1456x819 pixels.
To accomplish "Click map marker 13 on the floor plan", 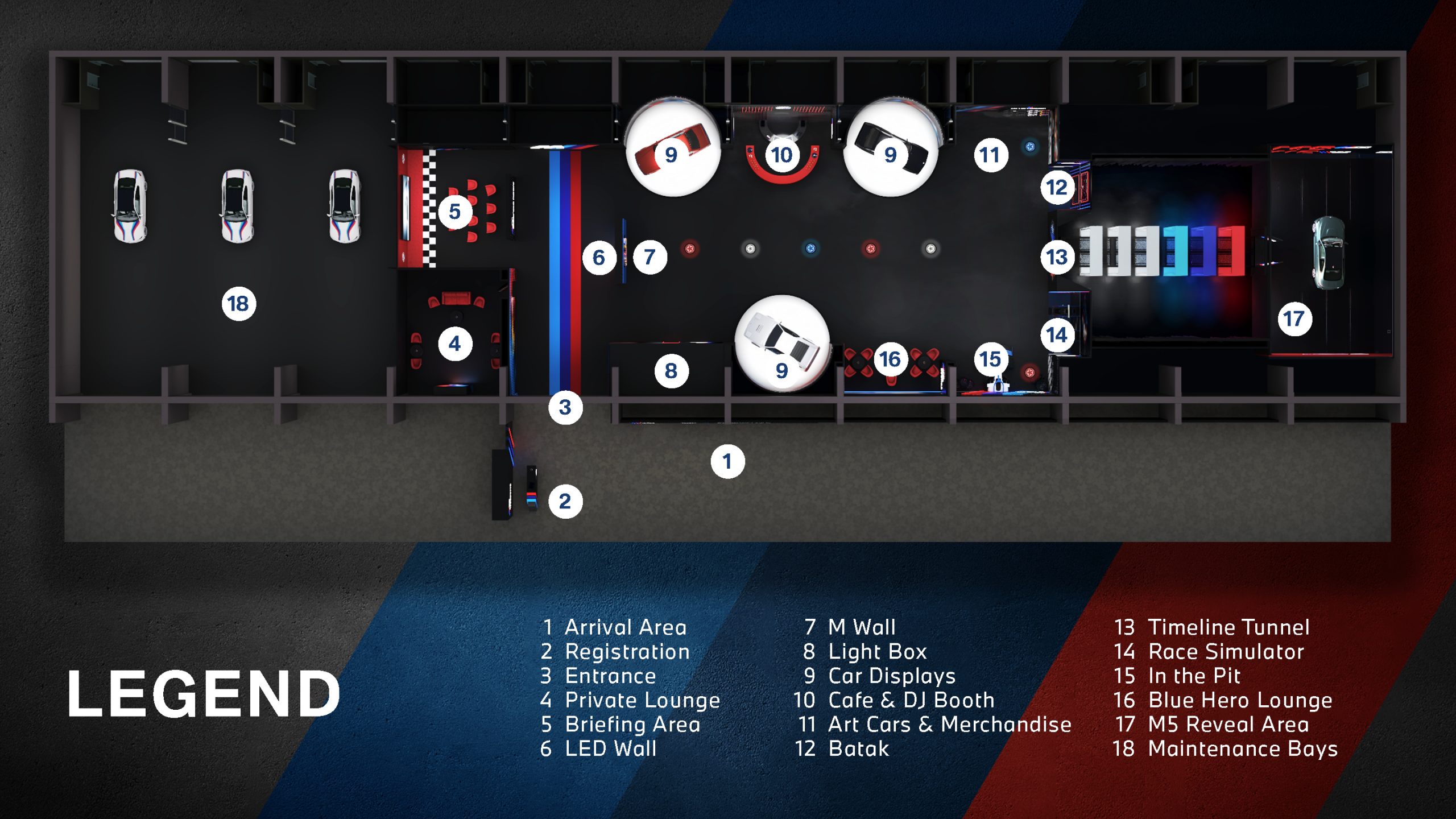I will (x=1057, y=257).
